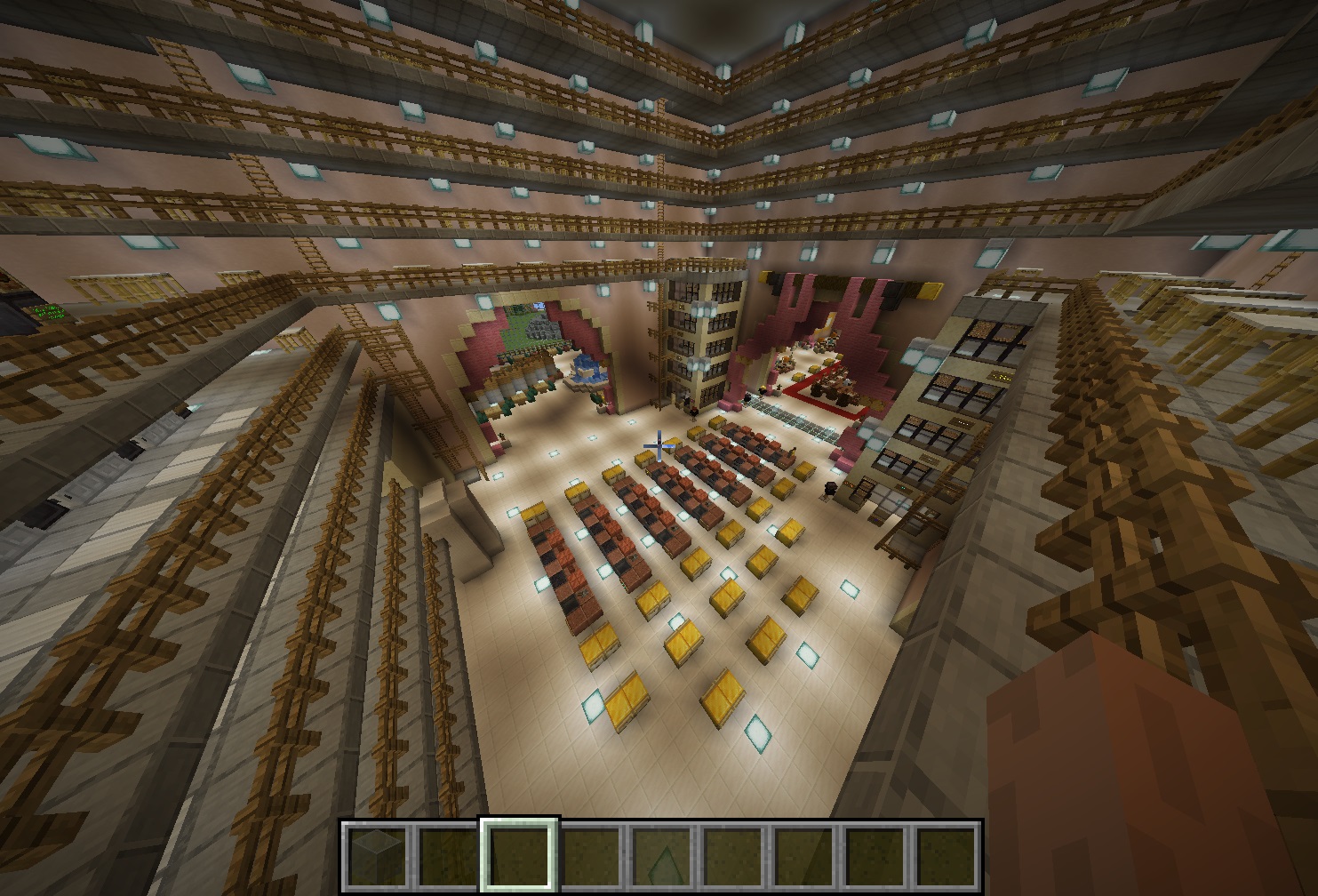Viewport: 1318px width, 896px height.
Task: Click the highlighted selected hotbar slot
Action: pos(519,854)
